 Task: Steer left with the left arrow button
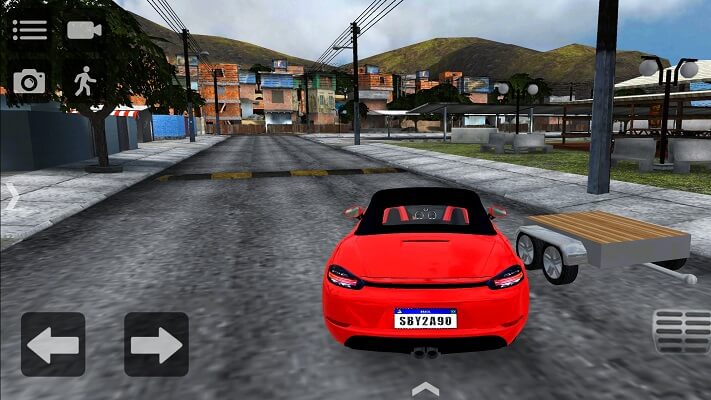pos(53,345)
